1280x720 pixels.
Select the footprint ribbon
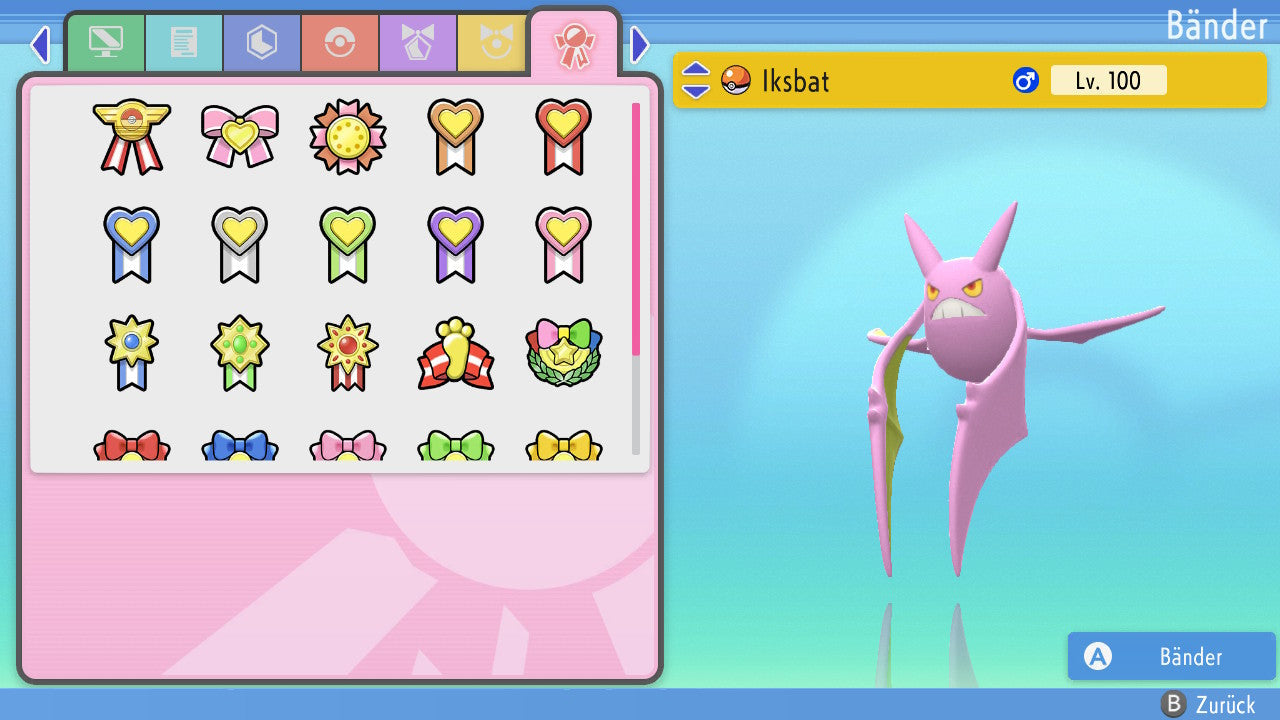(x=455, y=353)
